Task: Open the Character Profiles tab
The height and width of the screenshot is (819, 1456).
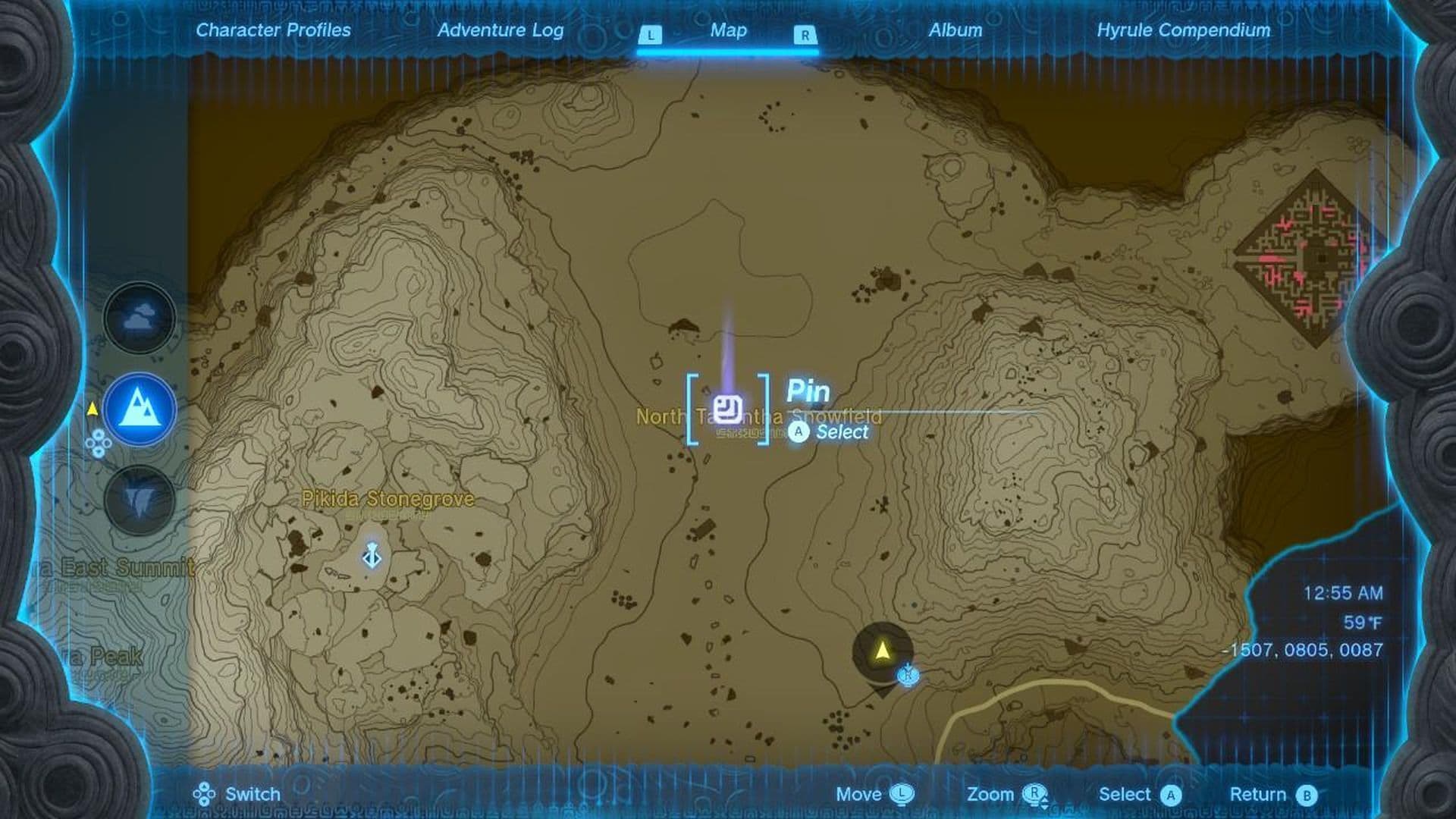Action: pos(272,31)
